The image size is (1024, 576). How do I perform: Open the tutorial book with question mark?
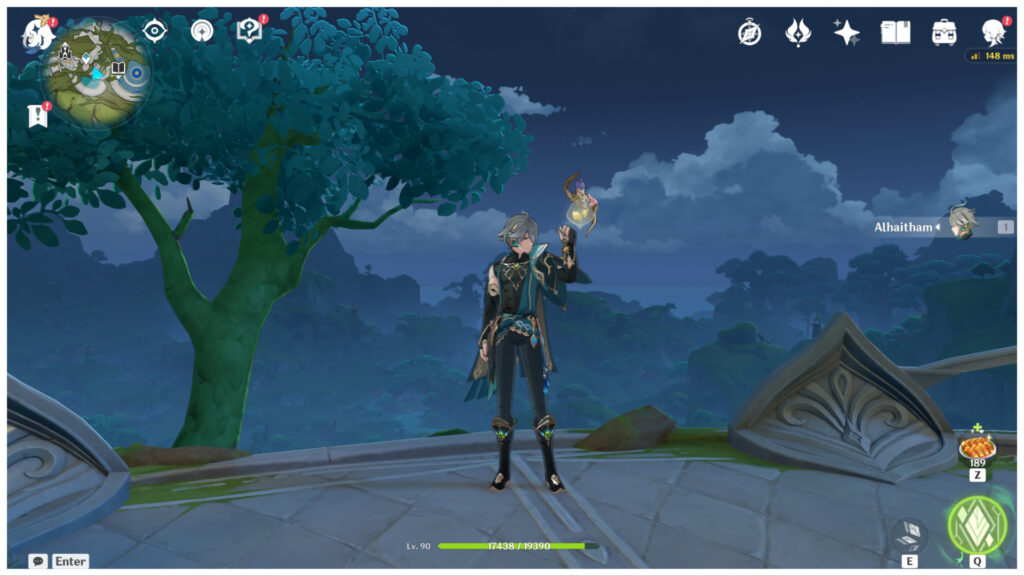(249, 31)
